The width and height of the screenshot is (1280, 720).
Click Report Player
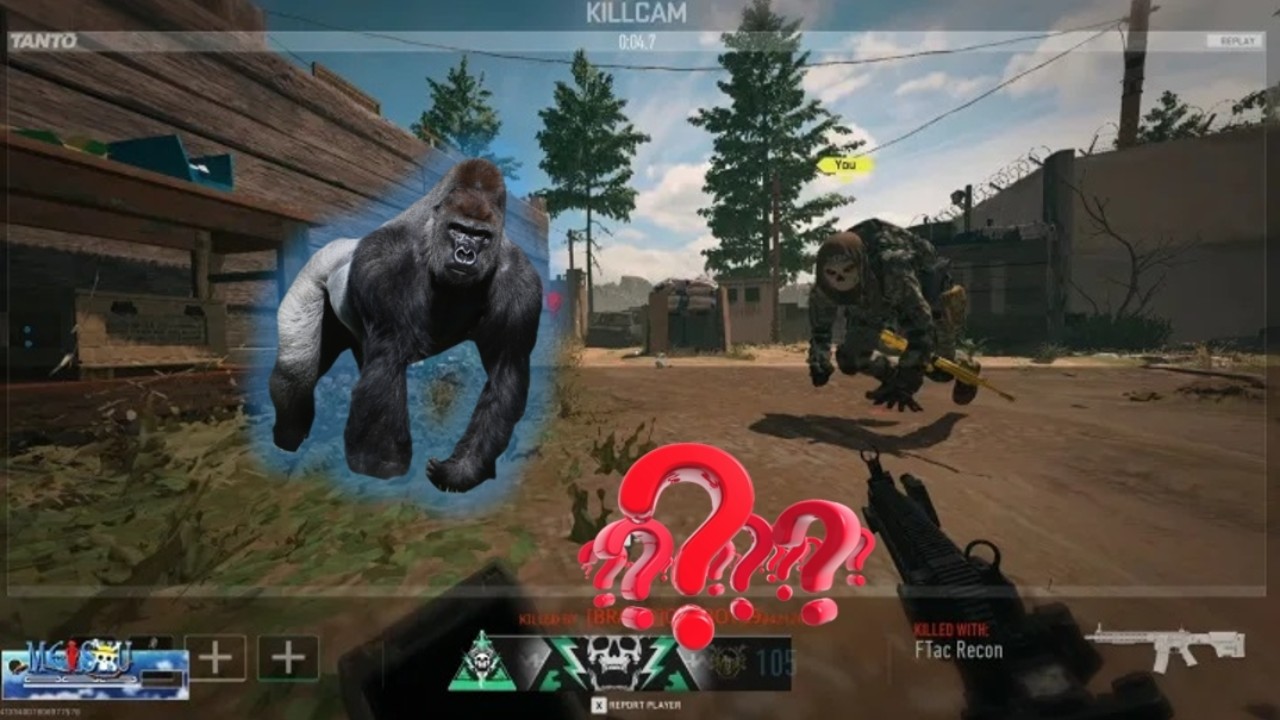(x=643, y=703)
